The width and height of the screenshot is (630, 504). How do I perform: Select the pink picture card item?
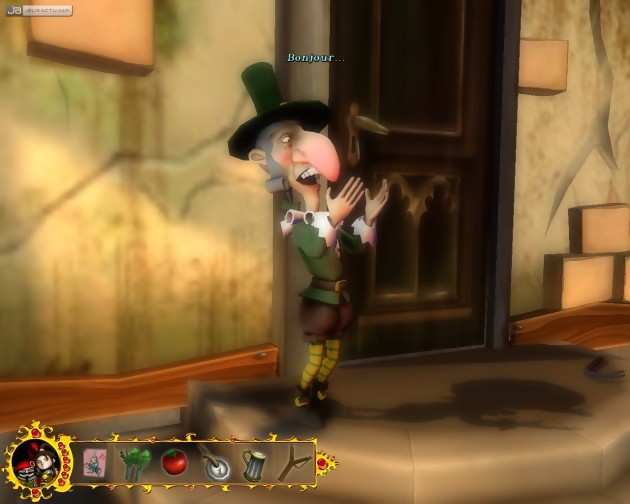(95, 464)
